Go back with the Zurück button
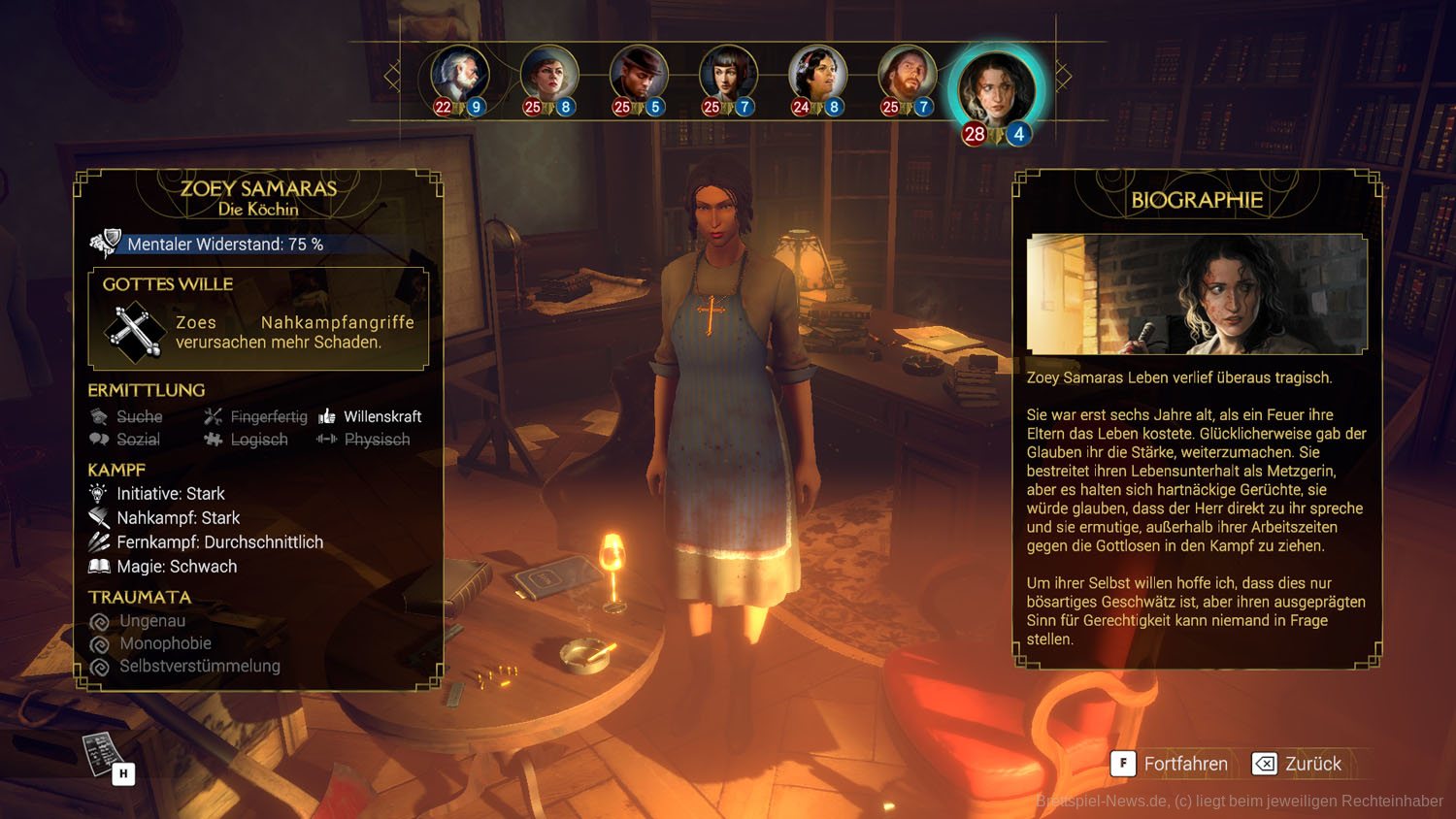 (1298, 764)
